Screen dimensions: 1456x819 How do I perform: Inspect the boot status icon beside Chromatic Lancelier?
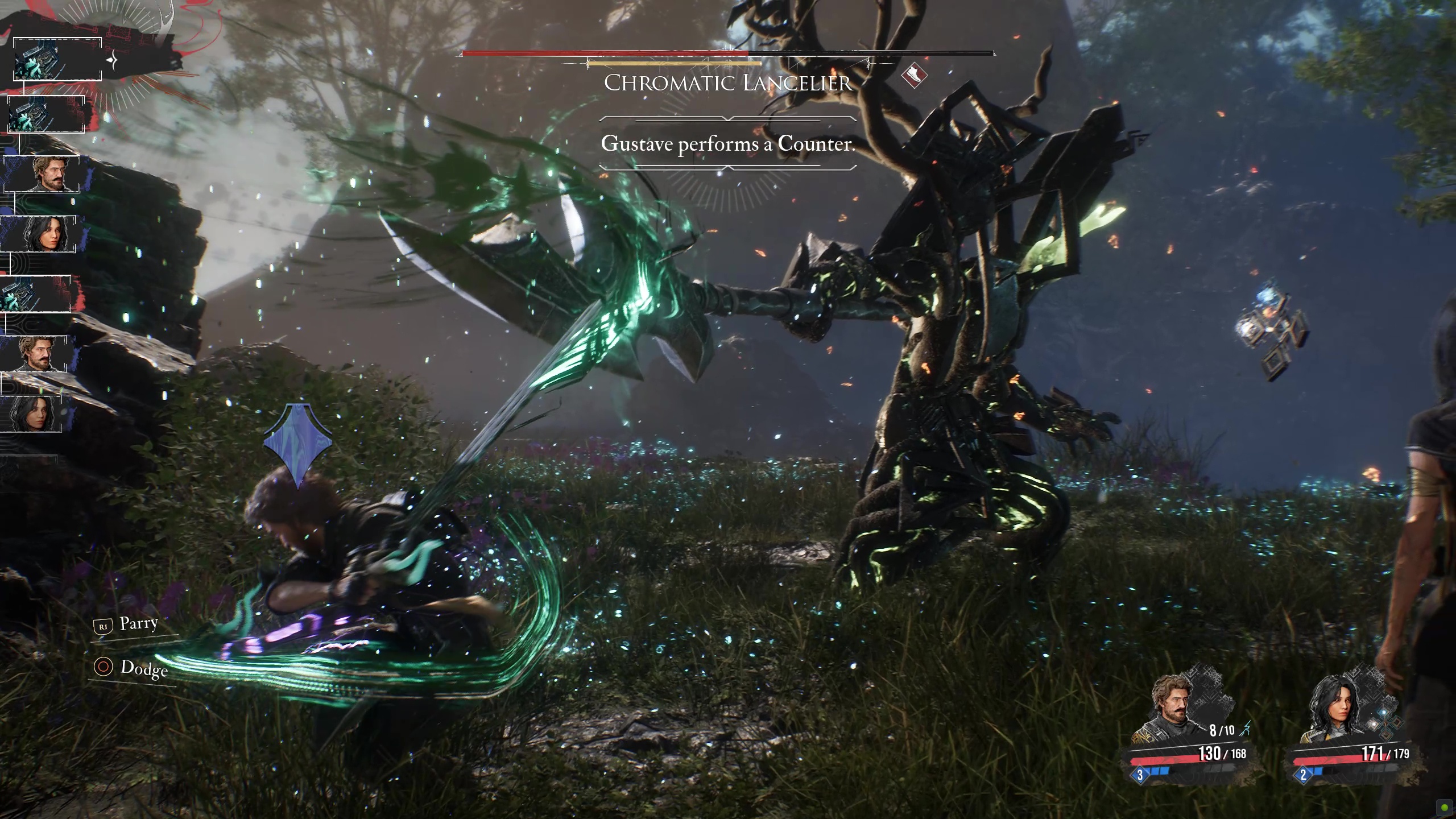914,75
